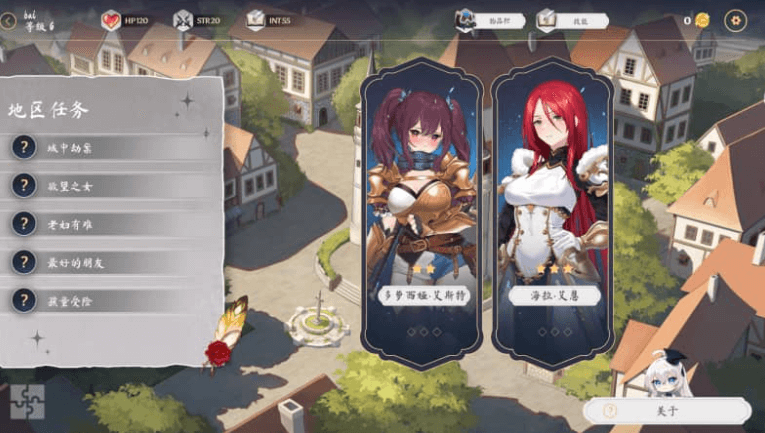Viewport: 765px width, 433px height.
Task: Click the gold coin currency icon
Action: (703, 20)
